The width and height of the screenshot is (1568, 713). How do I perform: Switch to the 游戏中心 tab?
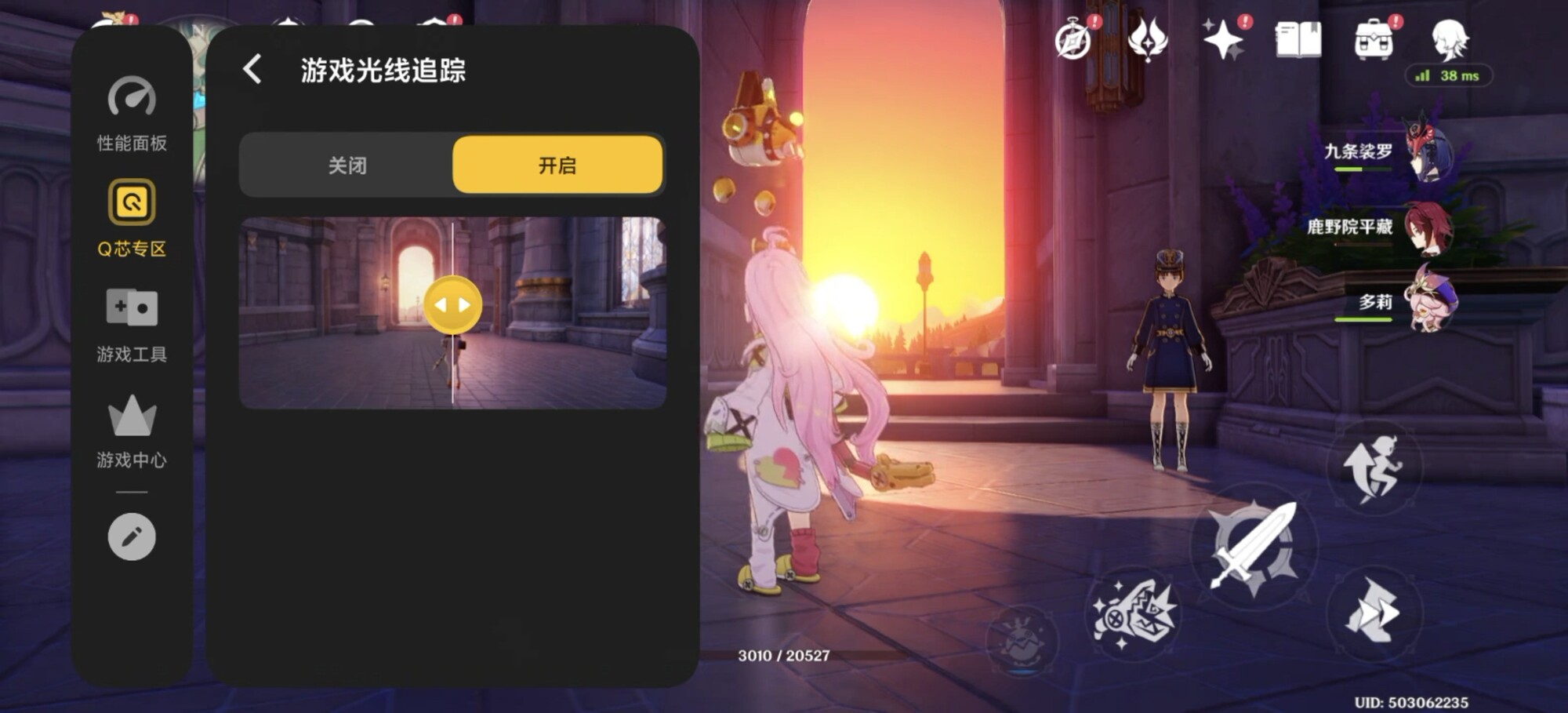130,435
